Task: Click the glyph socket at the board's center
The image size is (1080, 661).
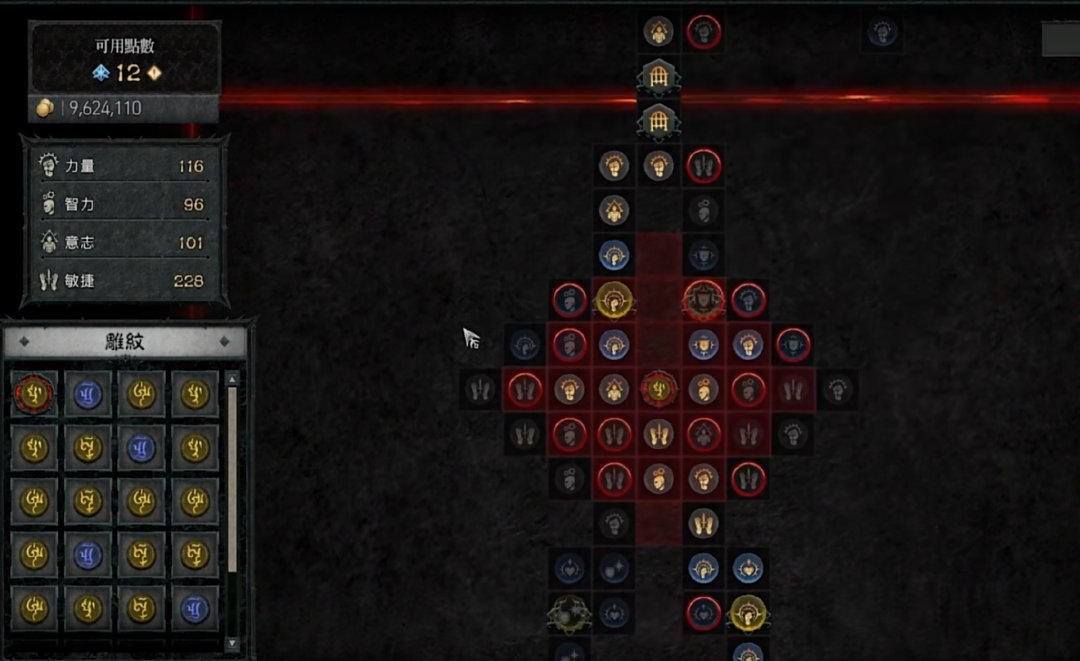Action: pyautogui.click(x=659, y=389)
